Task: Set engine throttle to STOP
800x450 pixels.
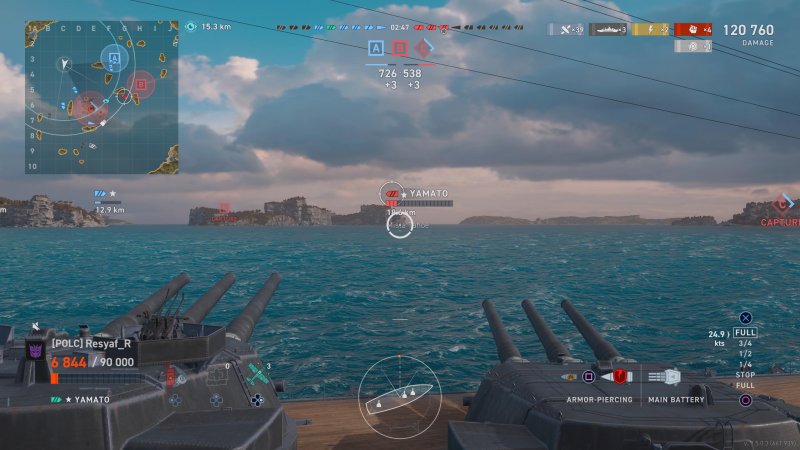Action: pyautogui.click(x=745, y=375)
